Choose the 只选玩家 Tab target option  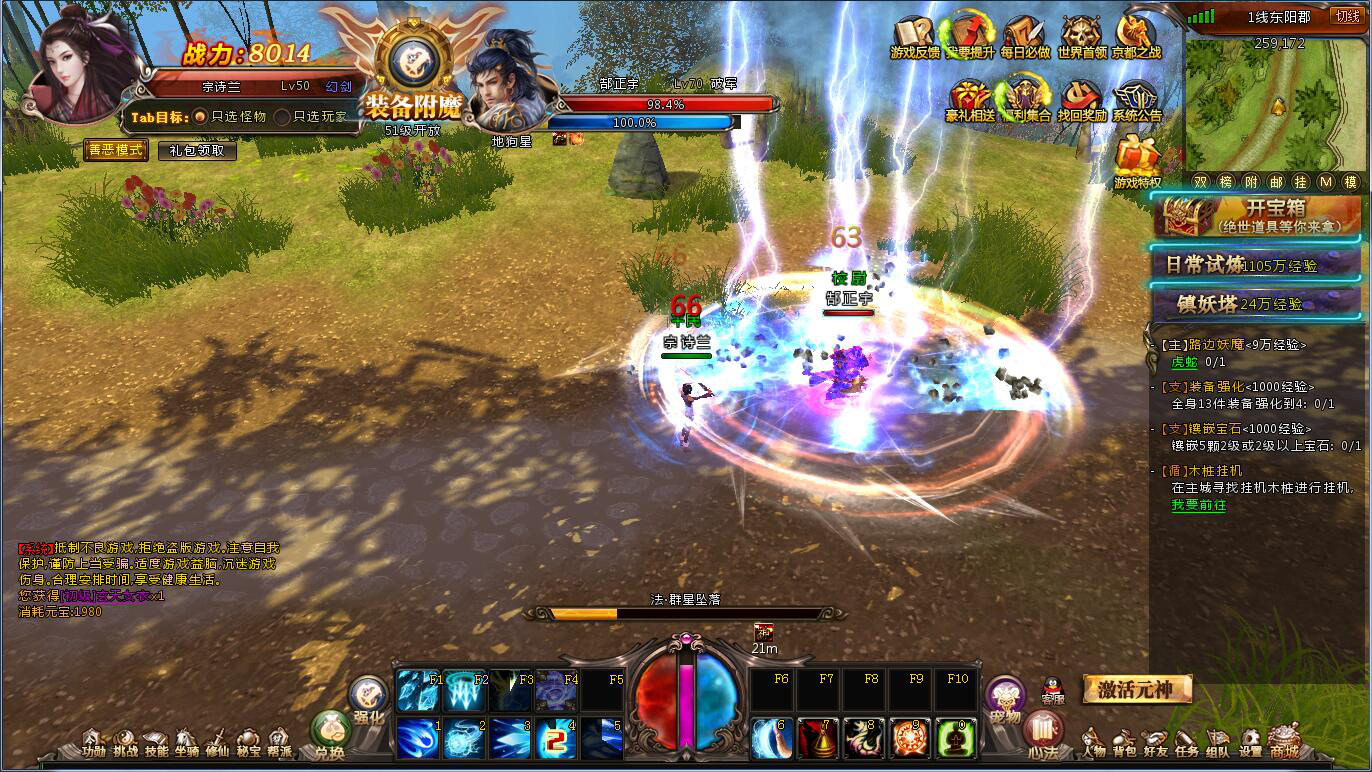[x=283, y=117]
